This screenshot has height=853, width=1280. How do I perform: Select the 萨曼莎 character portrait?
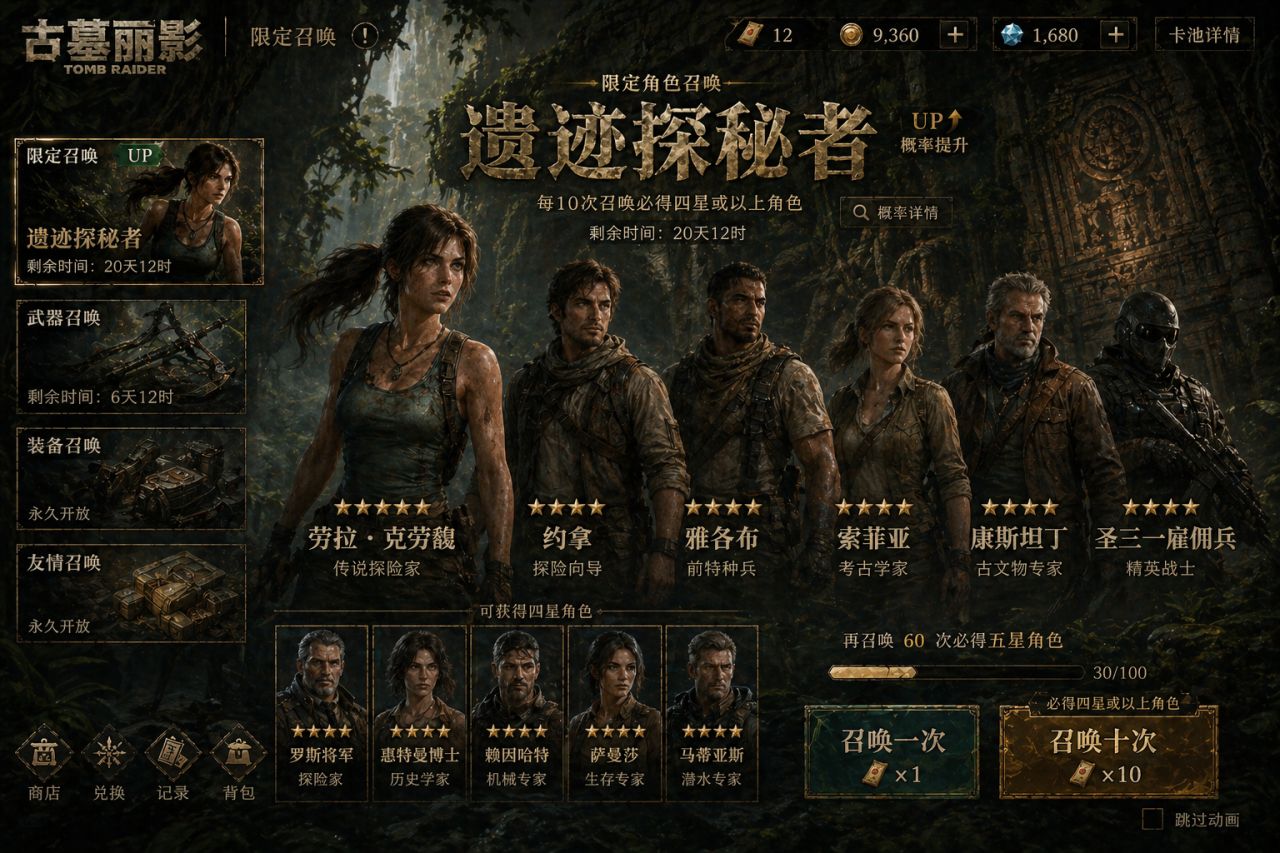[614, 712]
